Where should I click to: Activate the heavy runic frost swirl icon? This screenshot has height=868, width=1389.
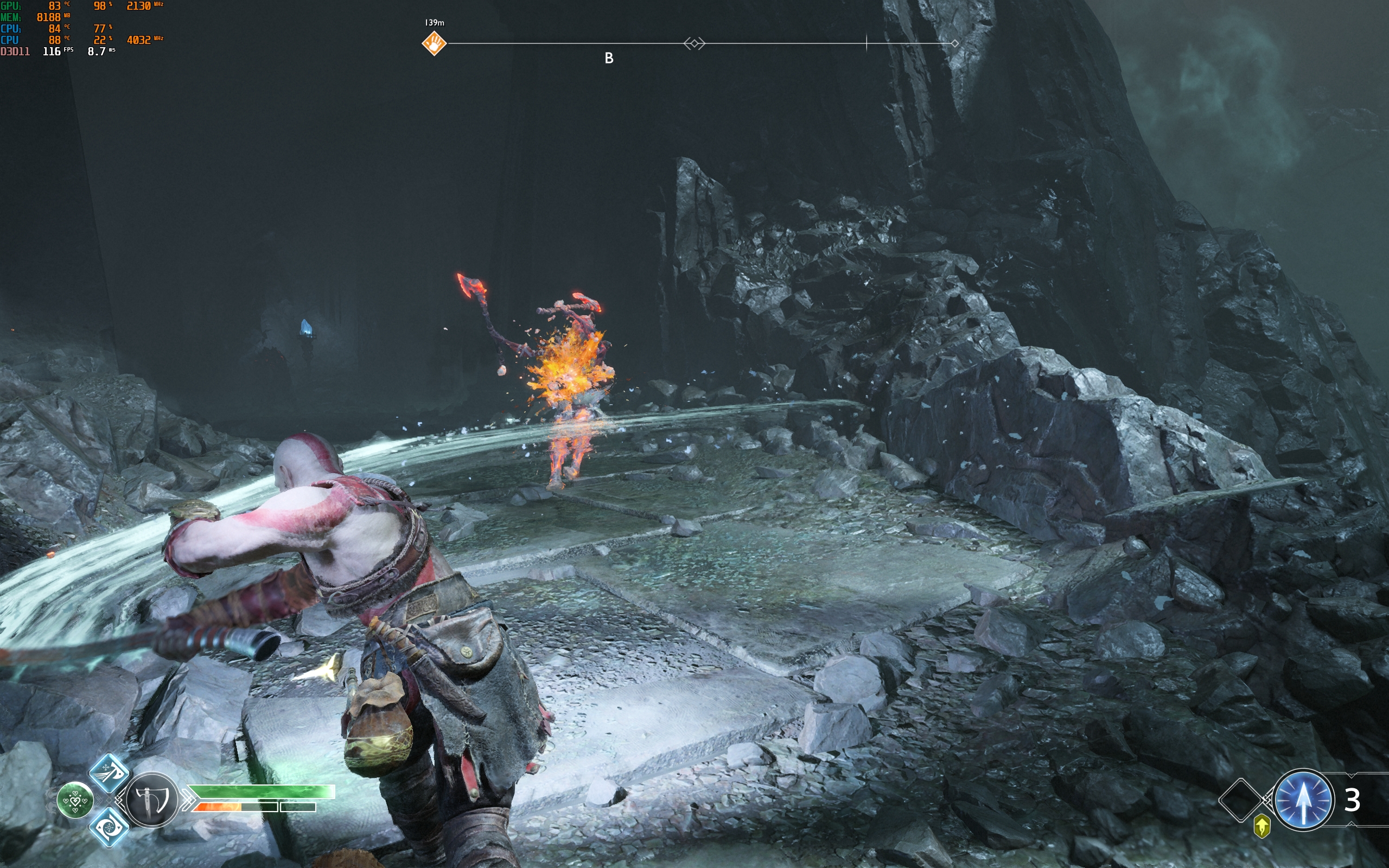coord(109,827)
